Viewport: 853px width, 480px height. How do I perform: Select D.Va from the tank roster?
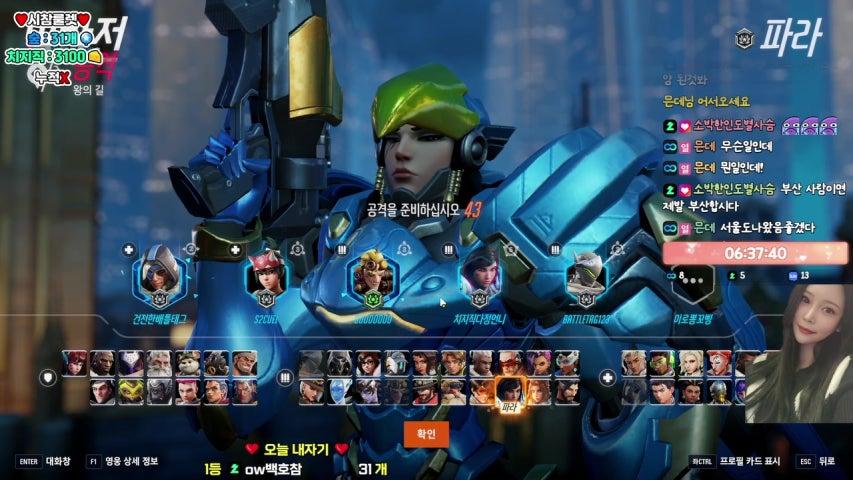tap(75, 363)
